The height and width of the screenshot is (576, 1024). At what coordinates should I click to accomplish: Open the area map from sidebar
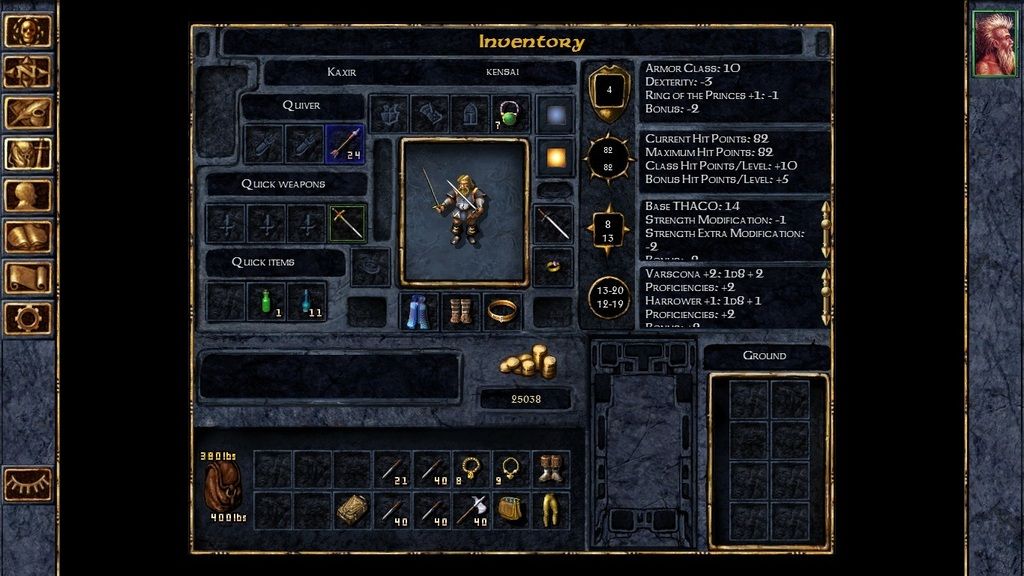click(28, 71)
